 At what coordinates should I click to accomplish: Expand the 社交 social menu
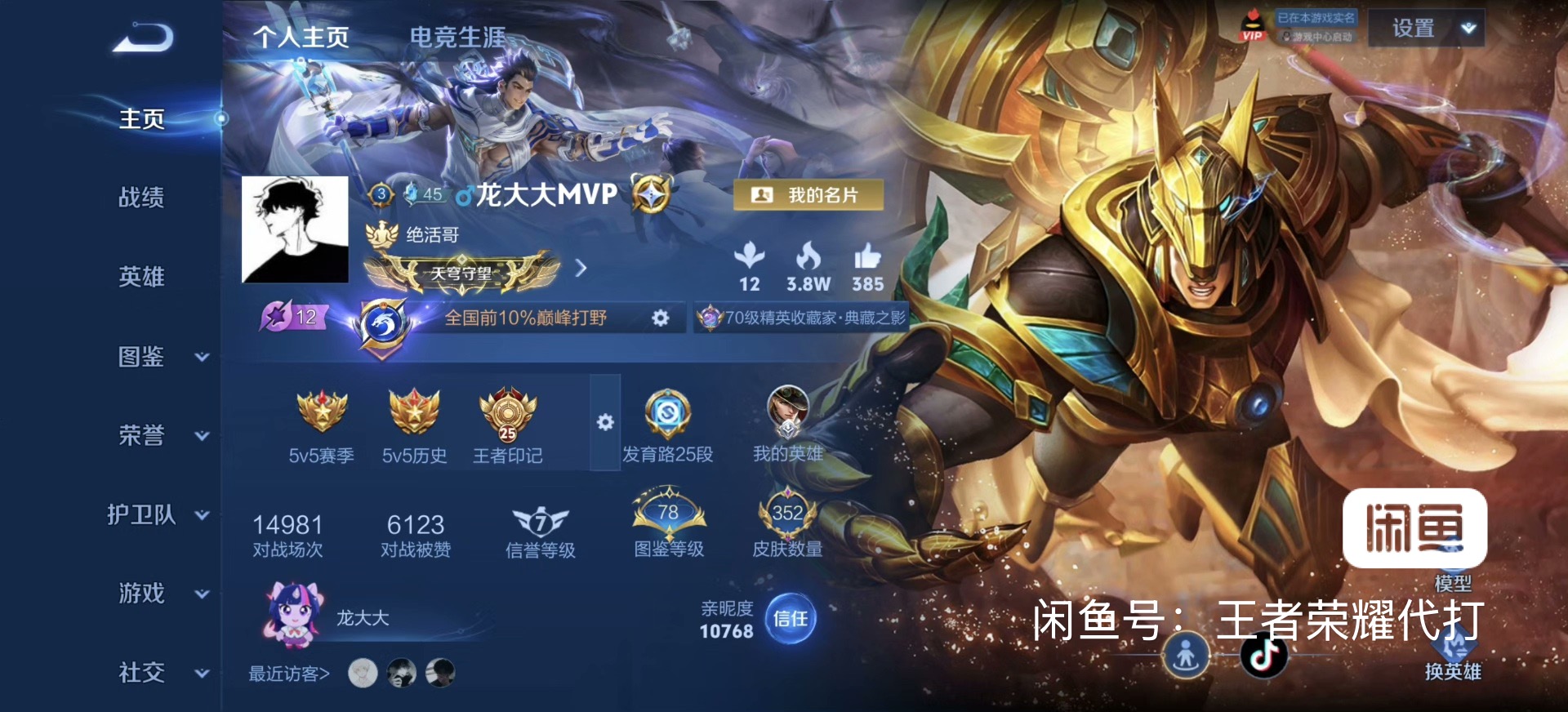pyautogui.click(x=160, y=673)
